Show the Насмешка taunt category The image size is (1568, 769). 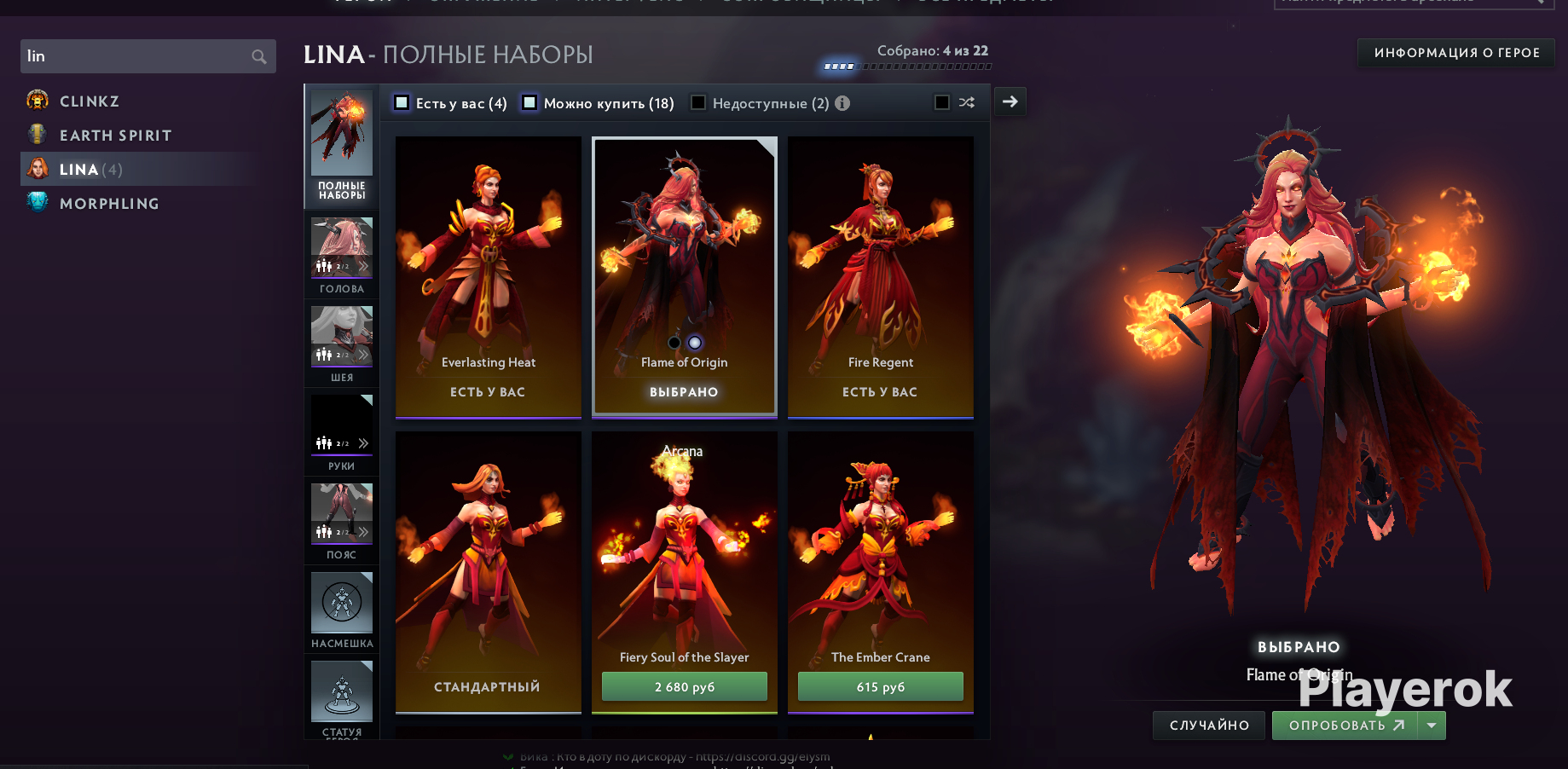click(342, 610)
